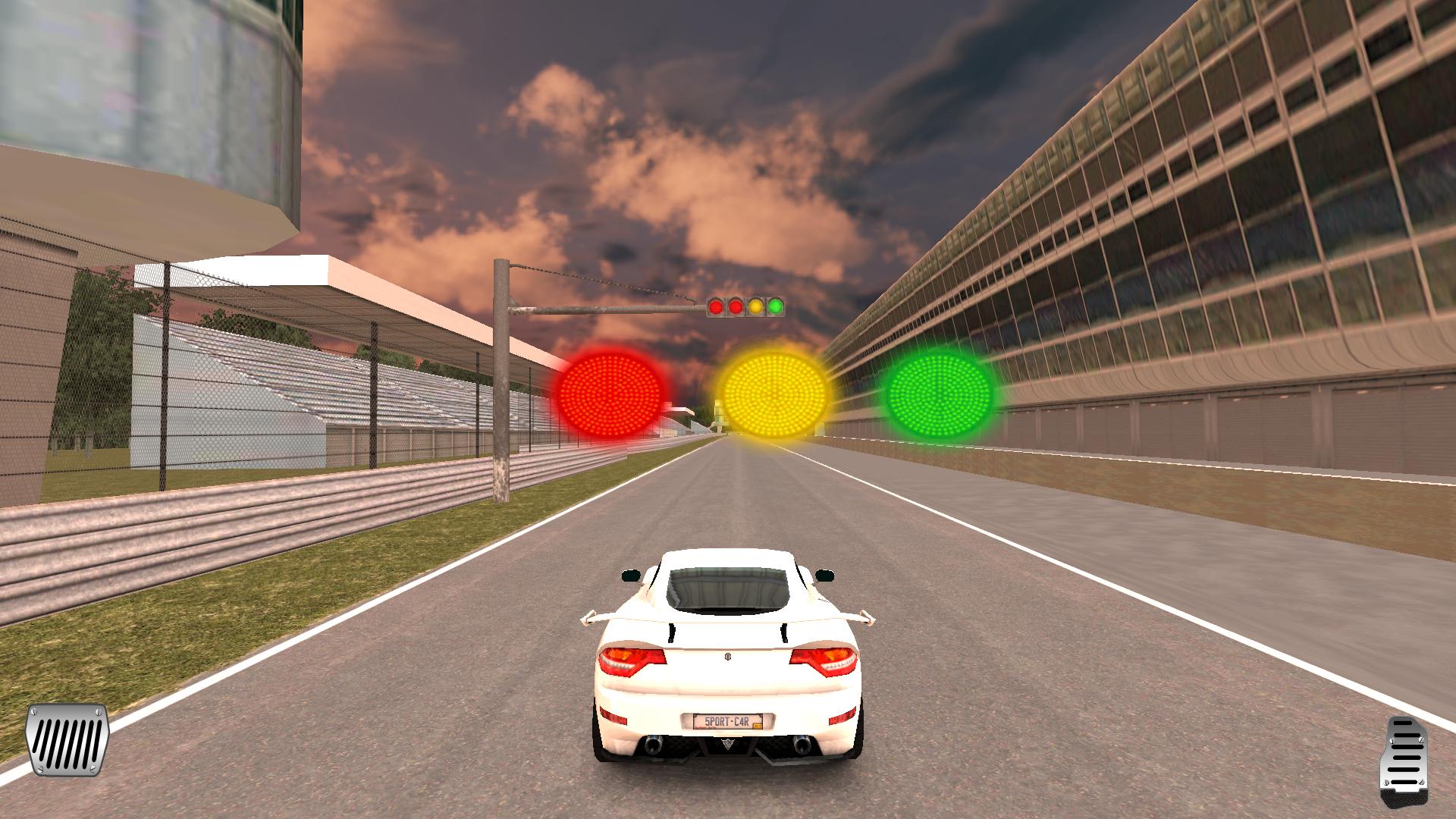
Task: Click the car's twin exhaust pipes
Action: coord(654,745)
